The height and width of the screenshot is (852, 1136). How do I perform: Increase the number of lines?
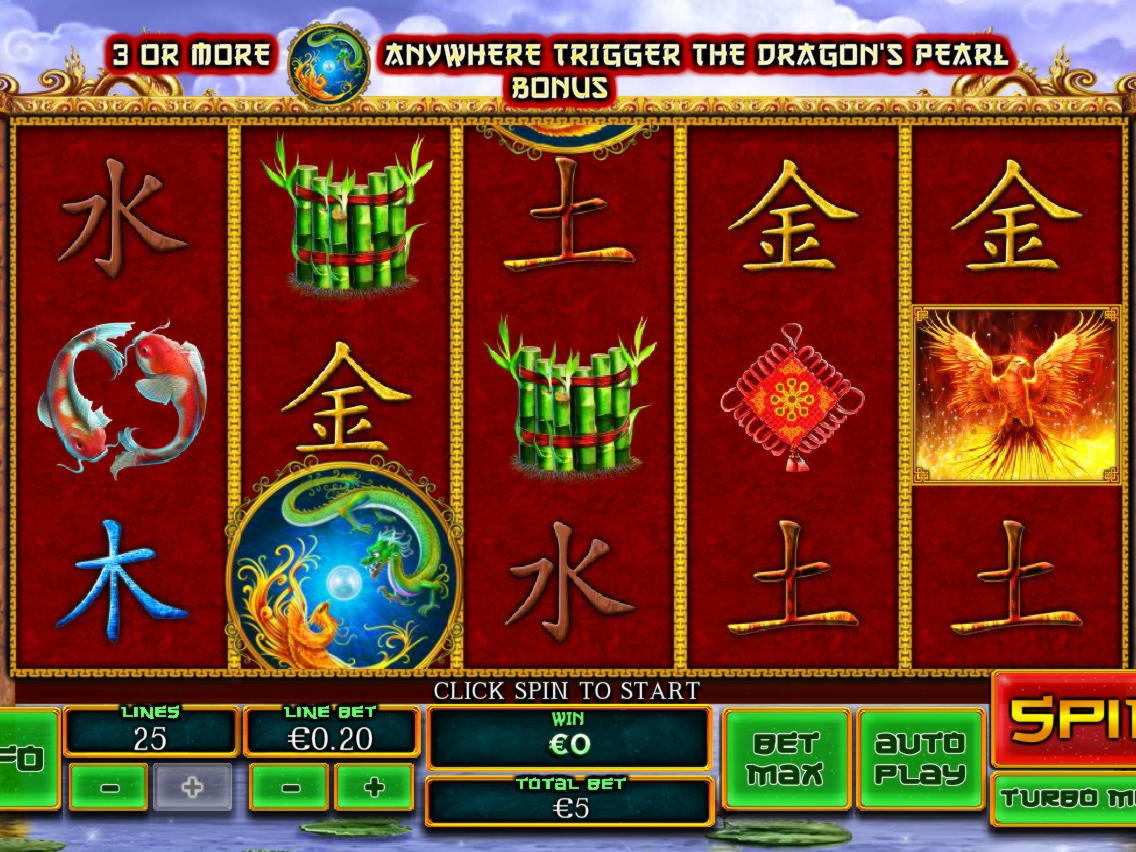[193, 787]
